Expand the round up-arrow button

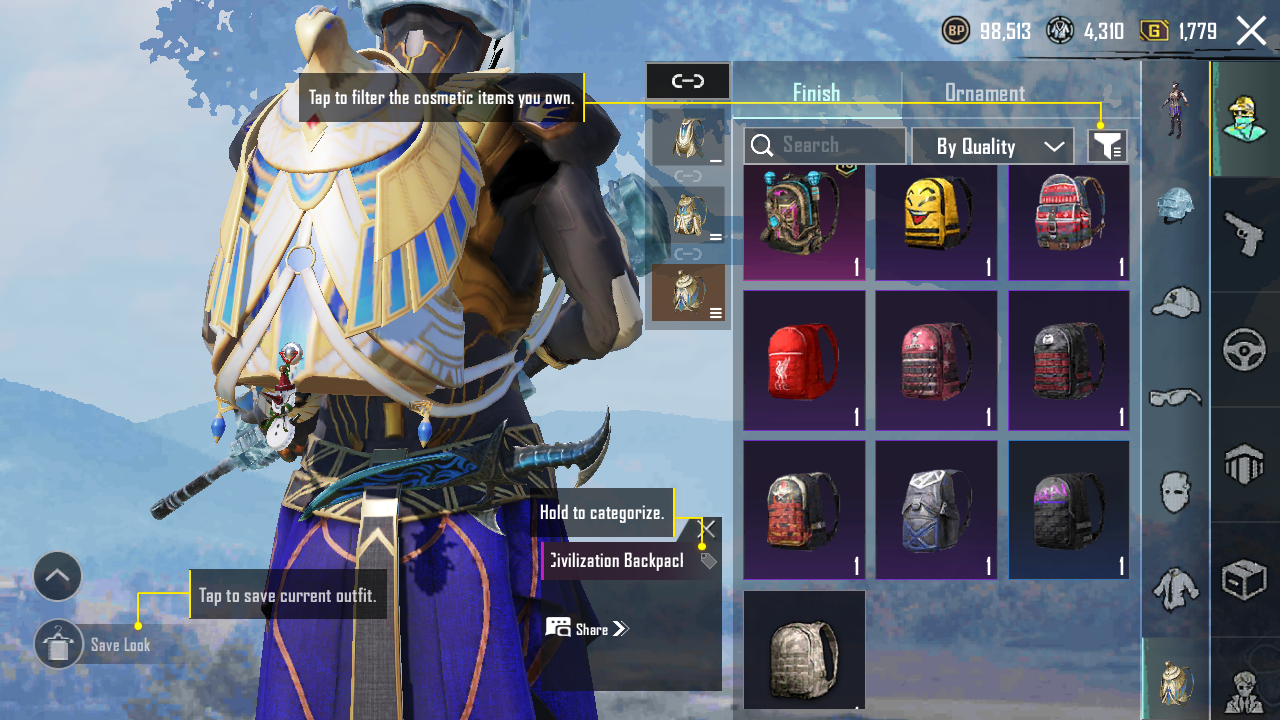click(58, 577)
